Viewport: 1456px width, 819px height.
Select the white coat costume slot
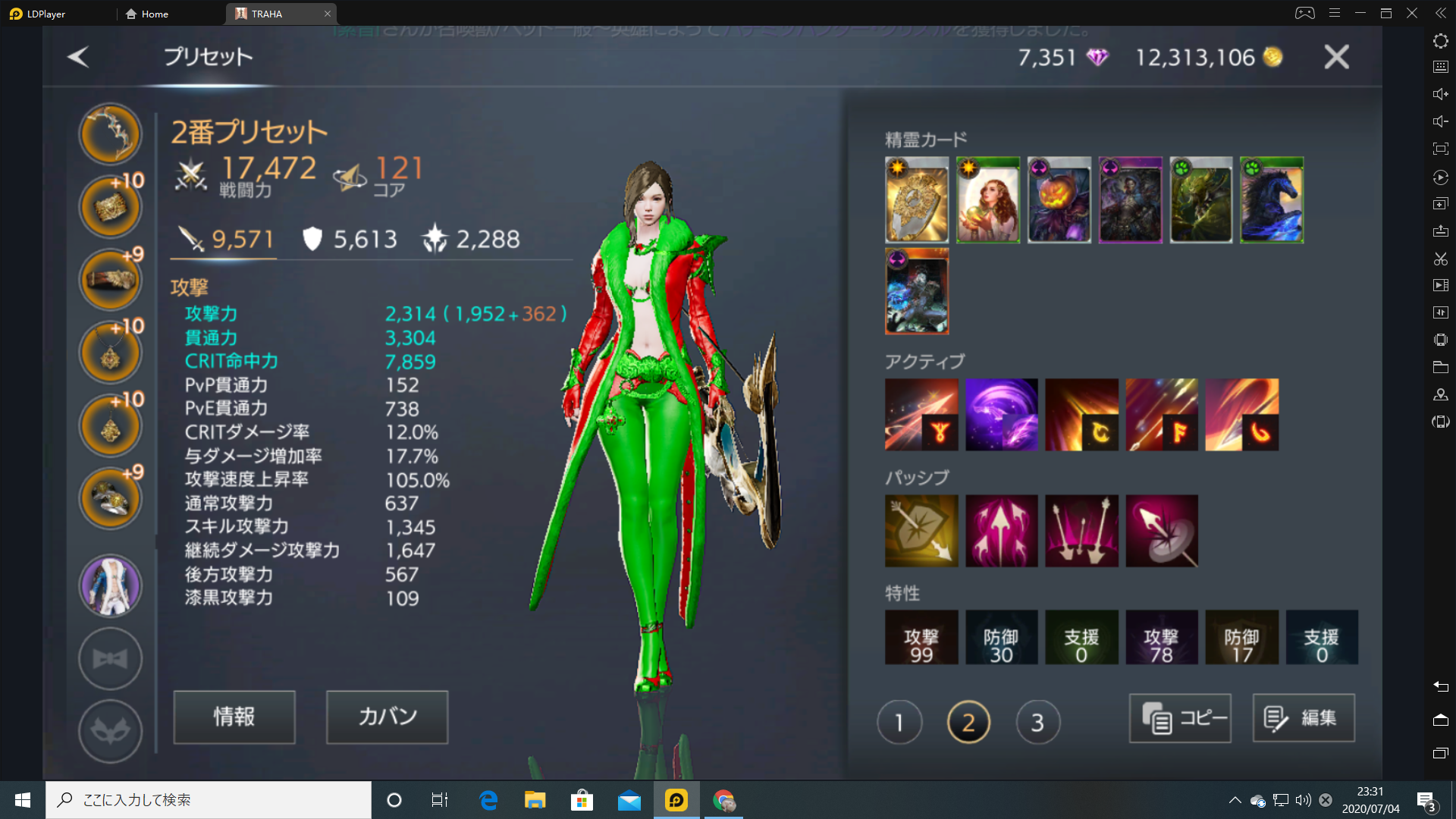coord(111,585)
